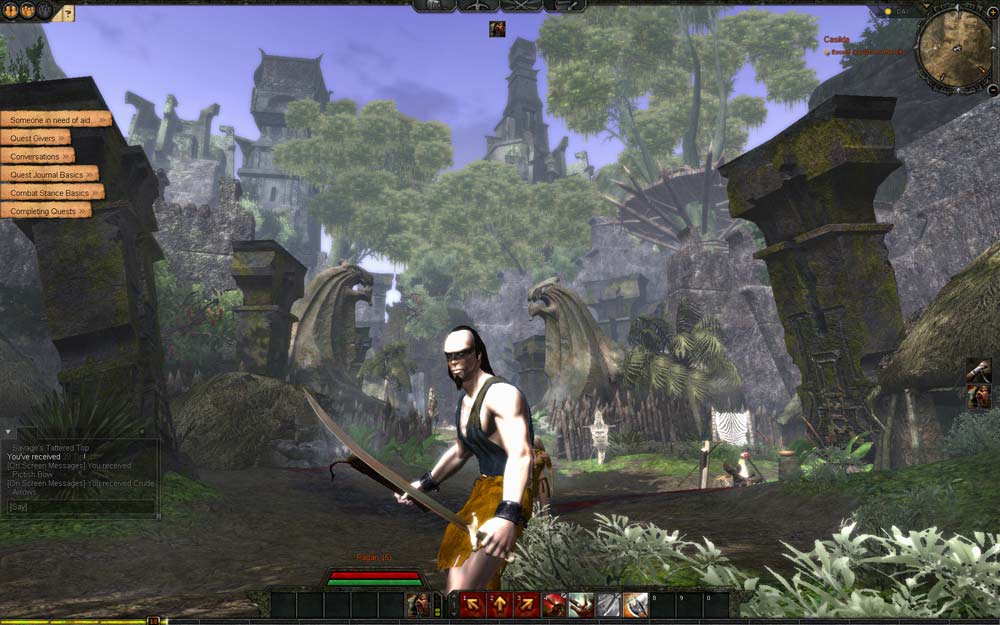Read the Quest Journal Basics tip
1000x625 pixels.
click(48, 174)
